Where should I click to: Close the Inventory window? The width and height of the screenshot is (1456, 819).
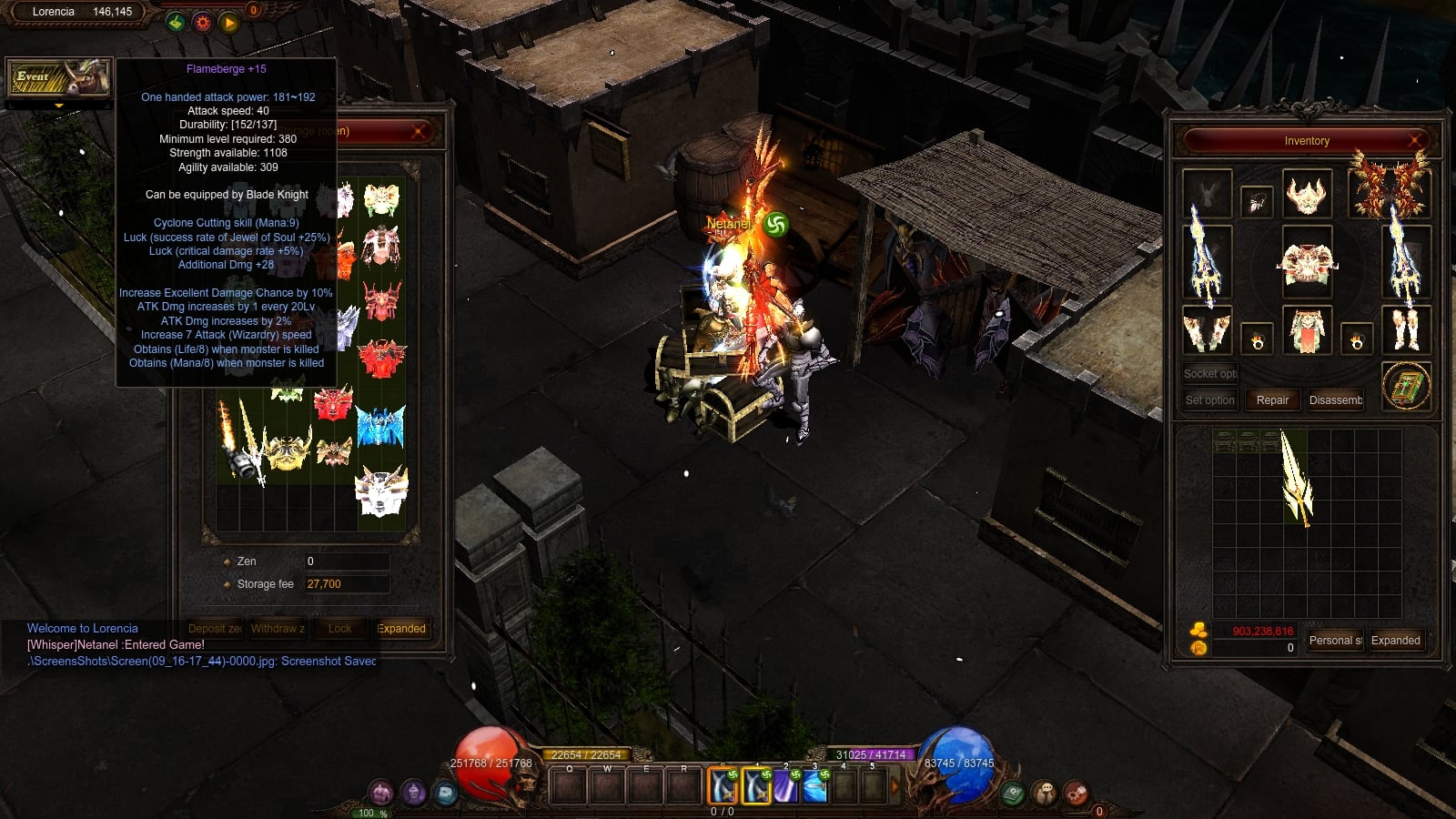[1415, 140]
